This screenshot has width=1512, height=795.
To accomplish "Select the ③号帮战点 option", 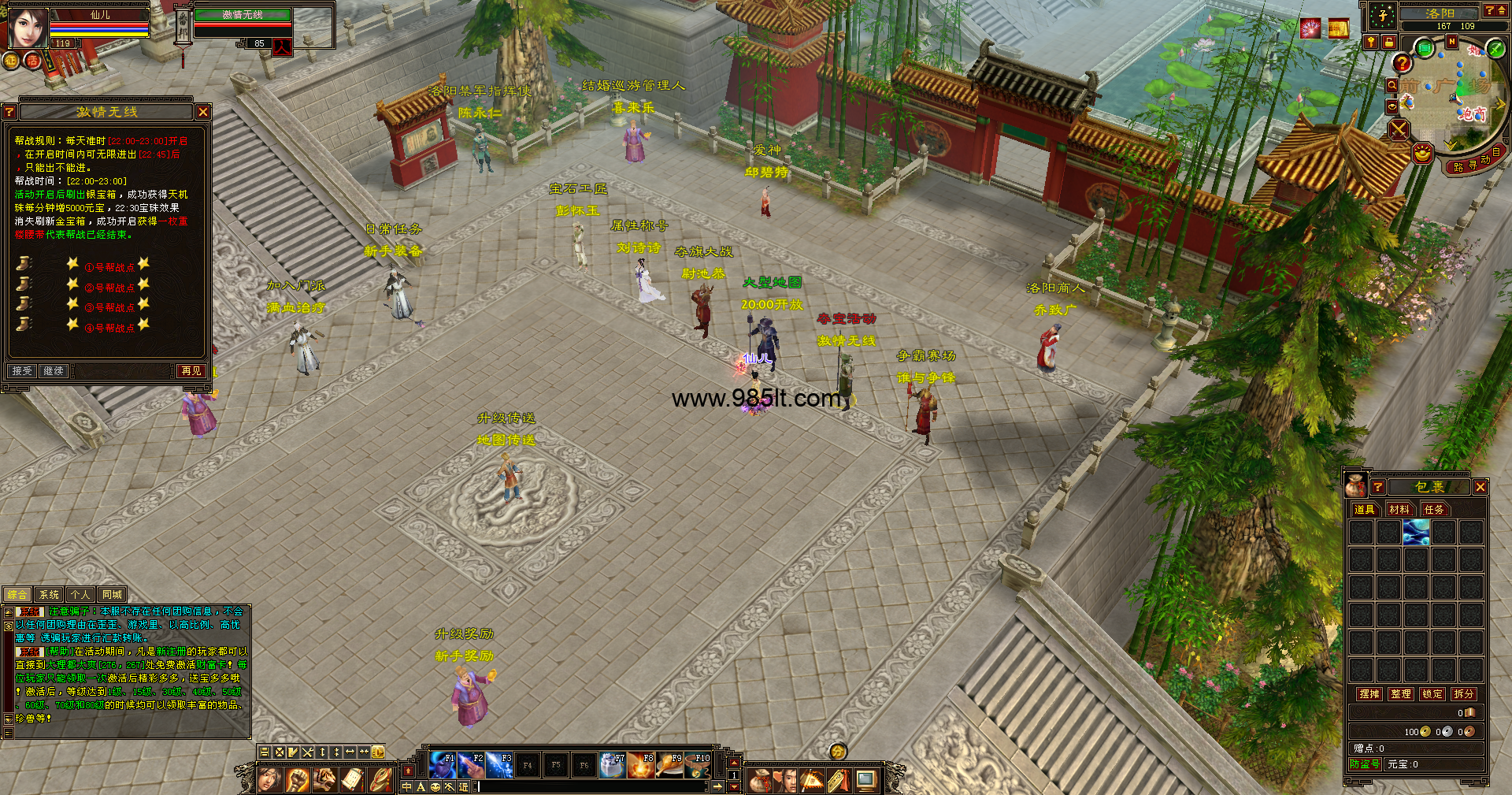I will (109, 307).
